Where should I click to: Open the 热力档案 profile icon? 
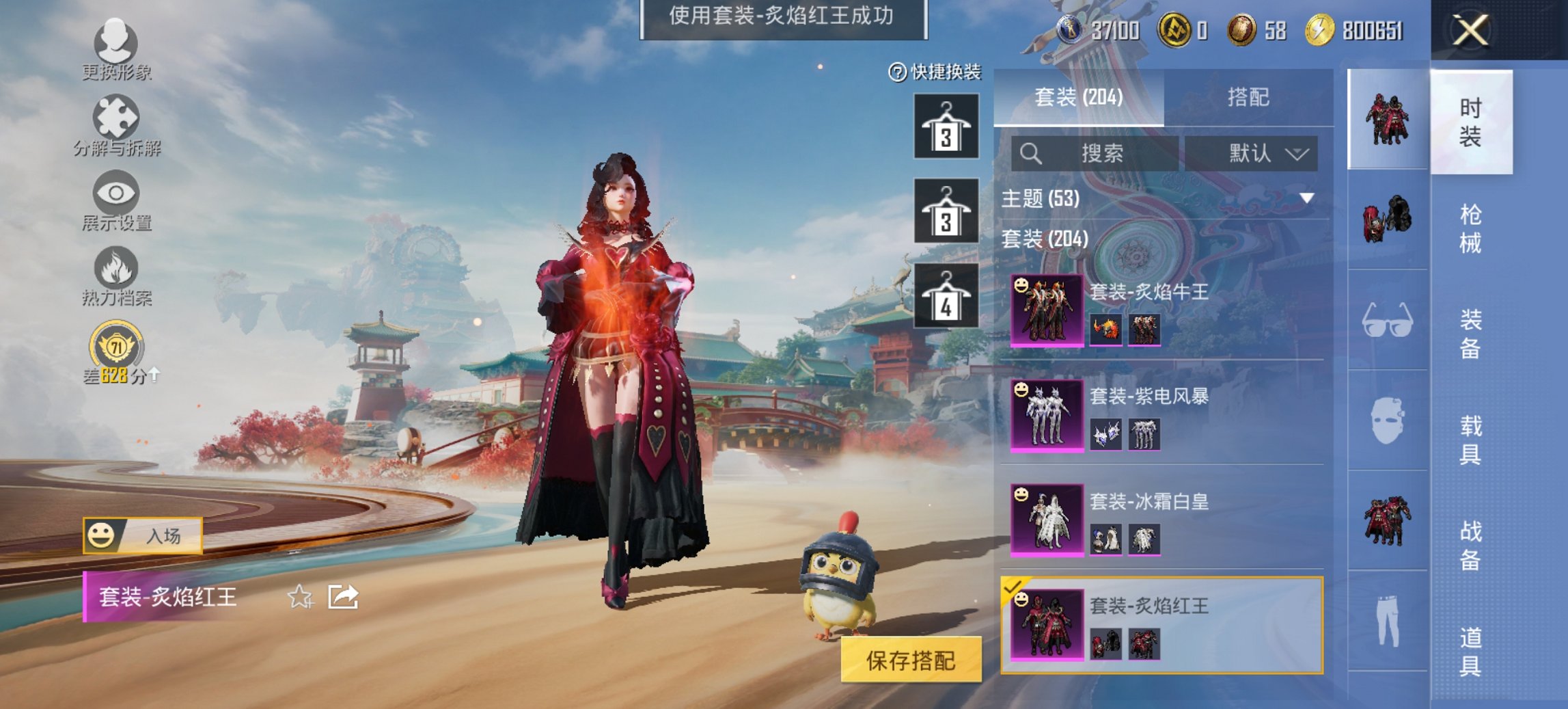click(x=116, y=272)
